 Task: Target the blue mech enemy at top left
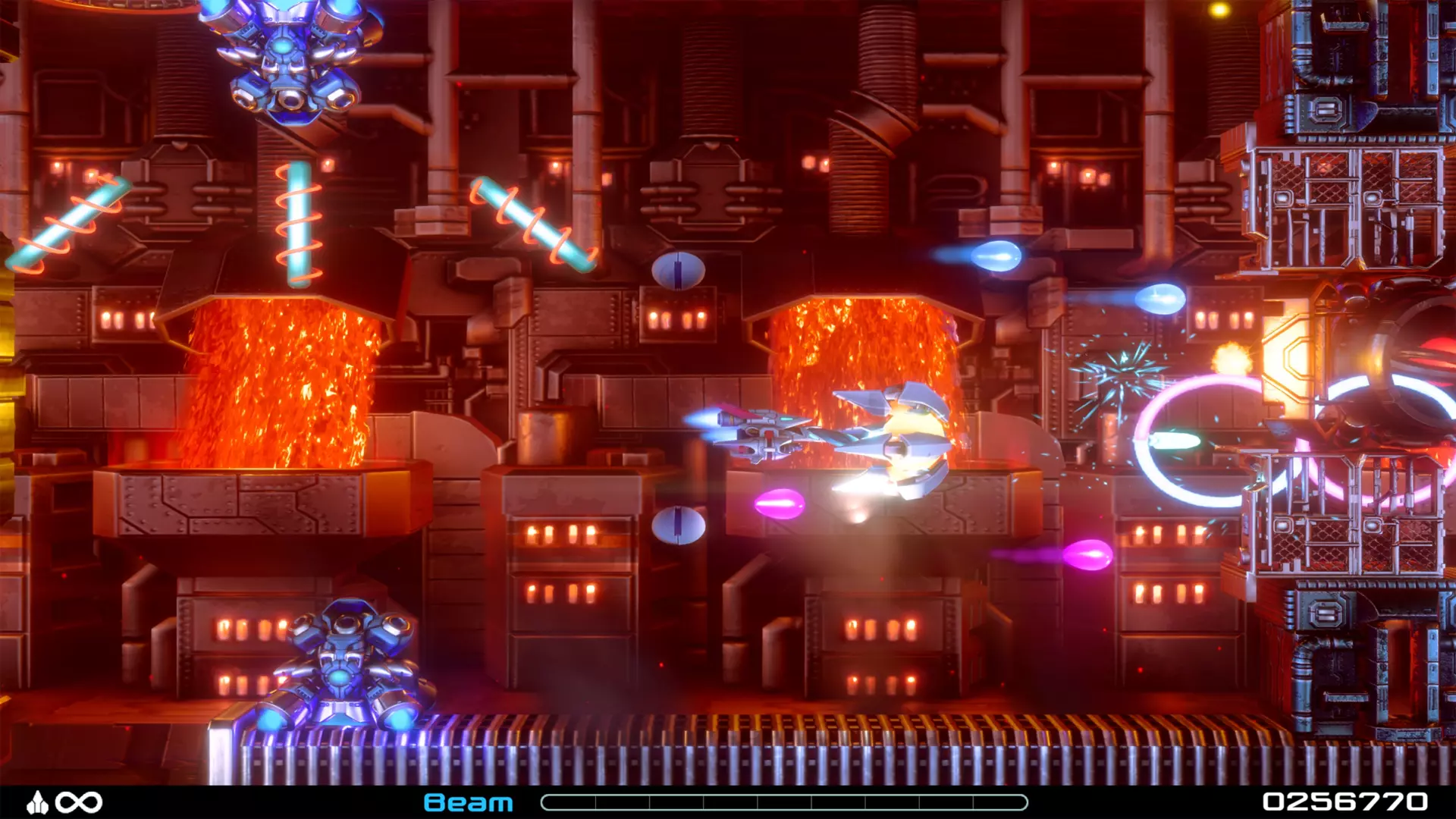288,61
